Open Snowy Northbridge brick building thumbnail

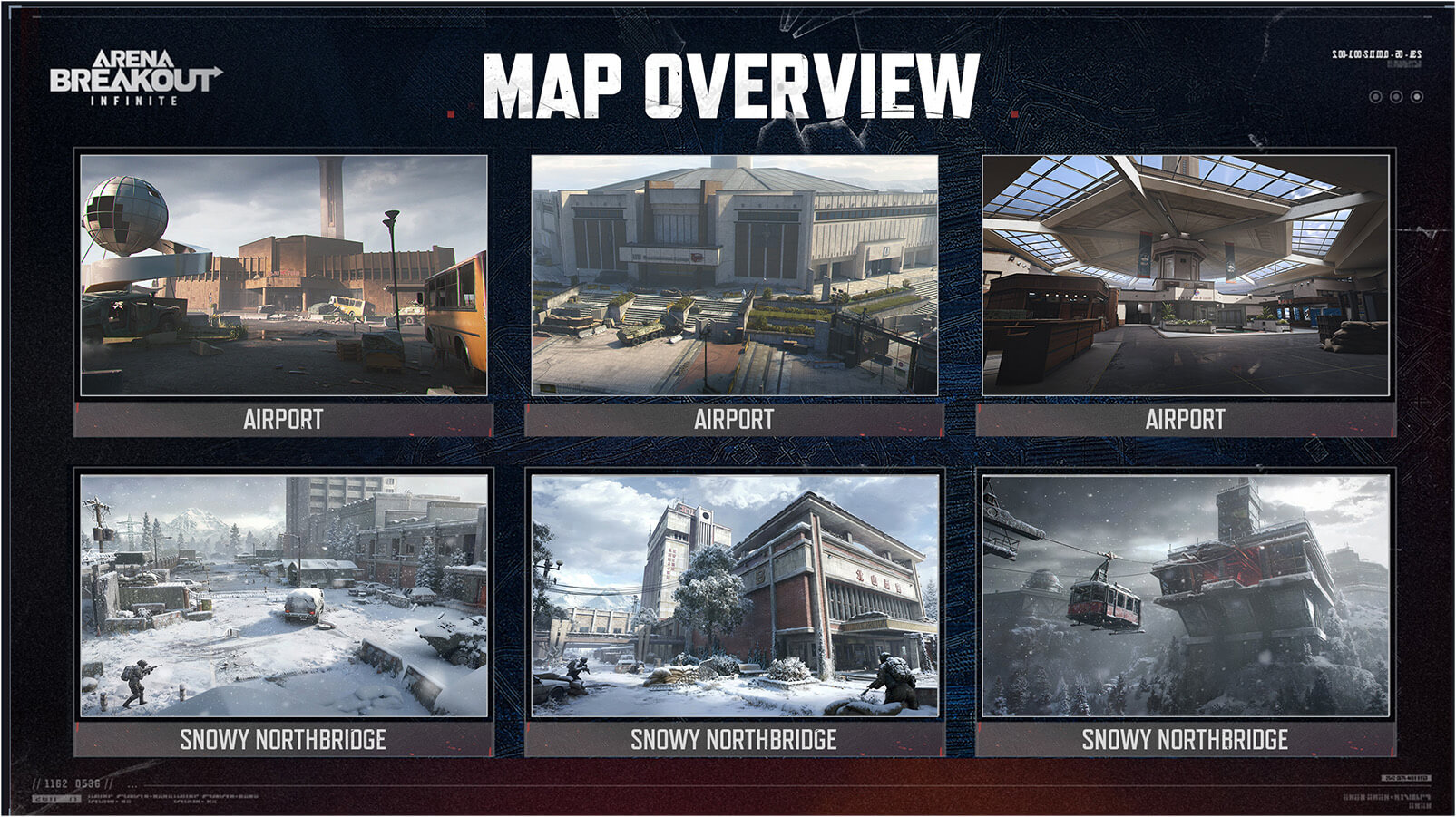pos(734,596)
